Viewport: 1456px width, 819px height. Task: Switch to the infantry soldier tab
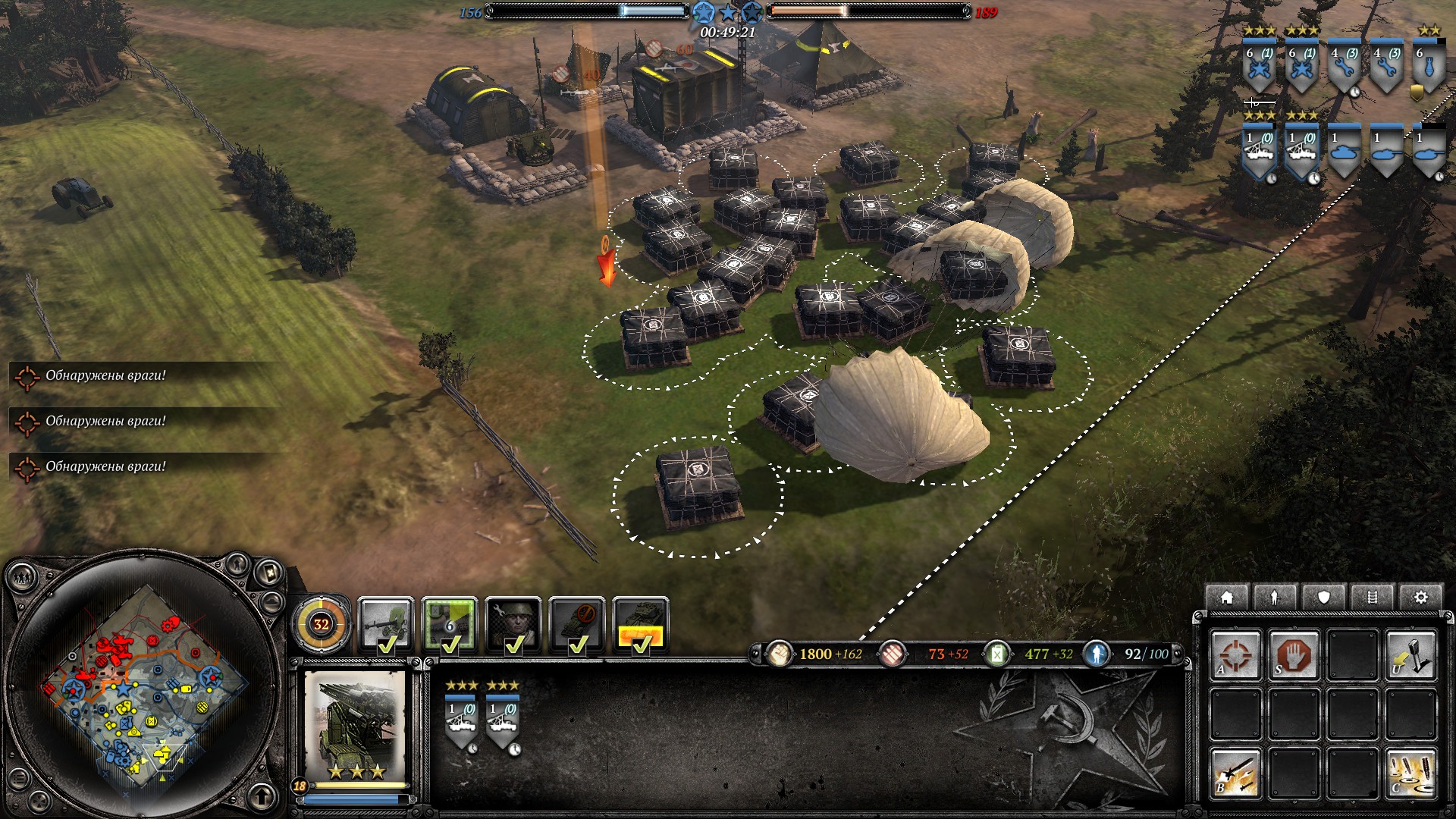click(x=1275, y=598)
